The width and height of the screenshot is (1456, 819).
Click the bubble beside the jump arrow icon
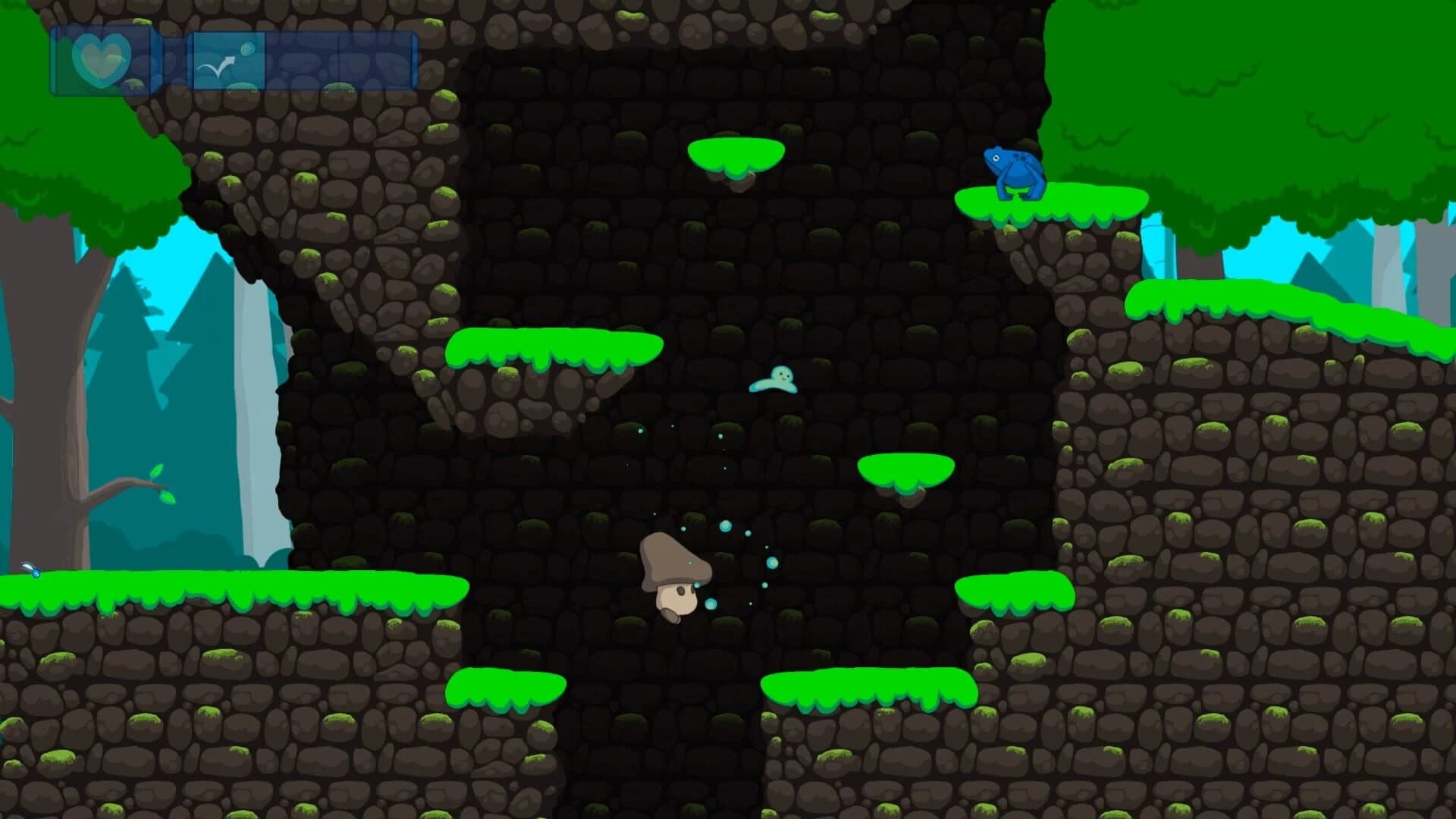(249, 47)
